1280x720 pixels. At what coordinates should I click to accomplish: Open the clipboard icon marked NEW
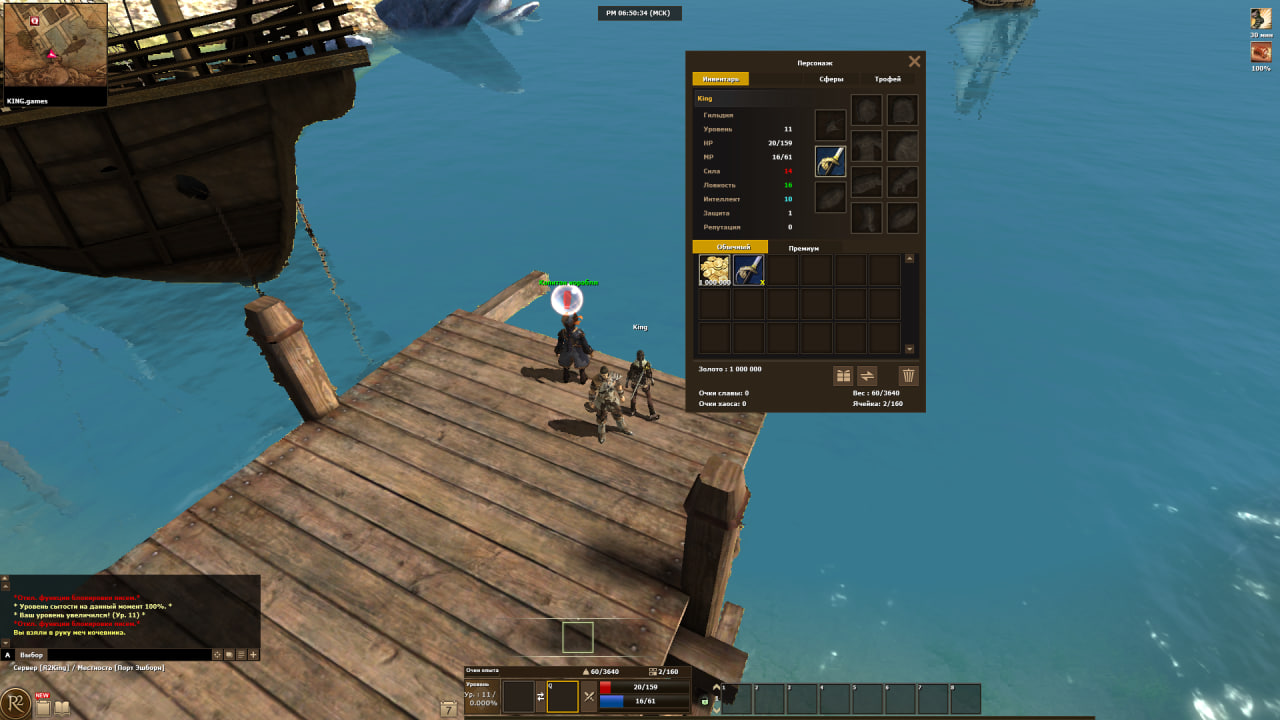[x=42, y=707]
